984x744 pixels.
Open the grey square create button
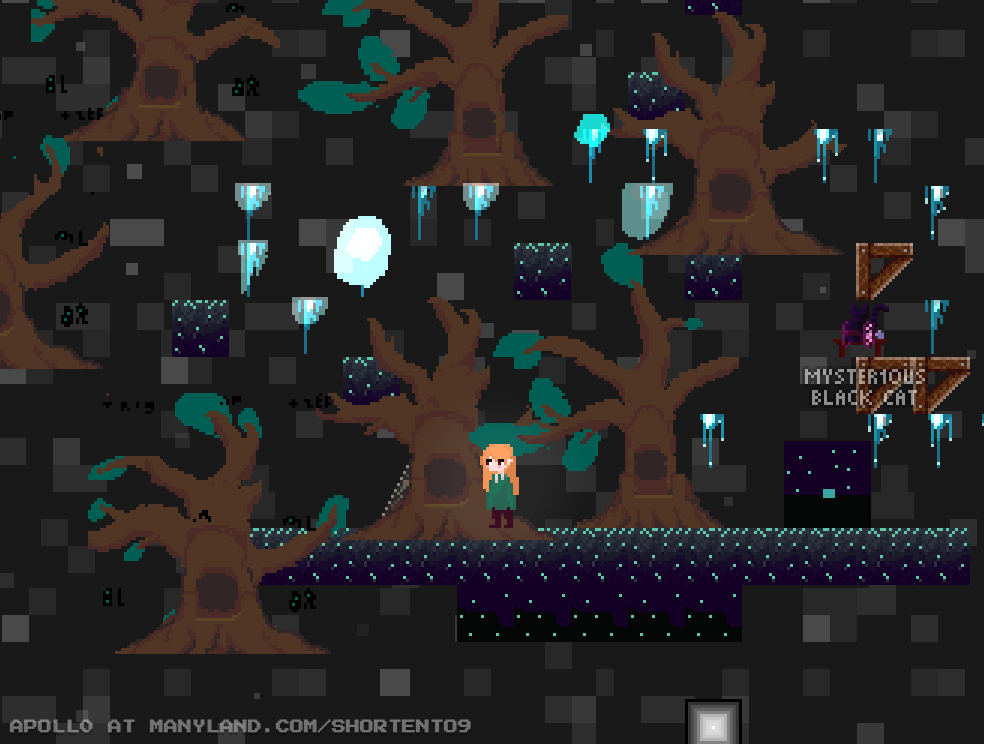pos(713,723)
